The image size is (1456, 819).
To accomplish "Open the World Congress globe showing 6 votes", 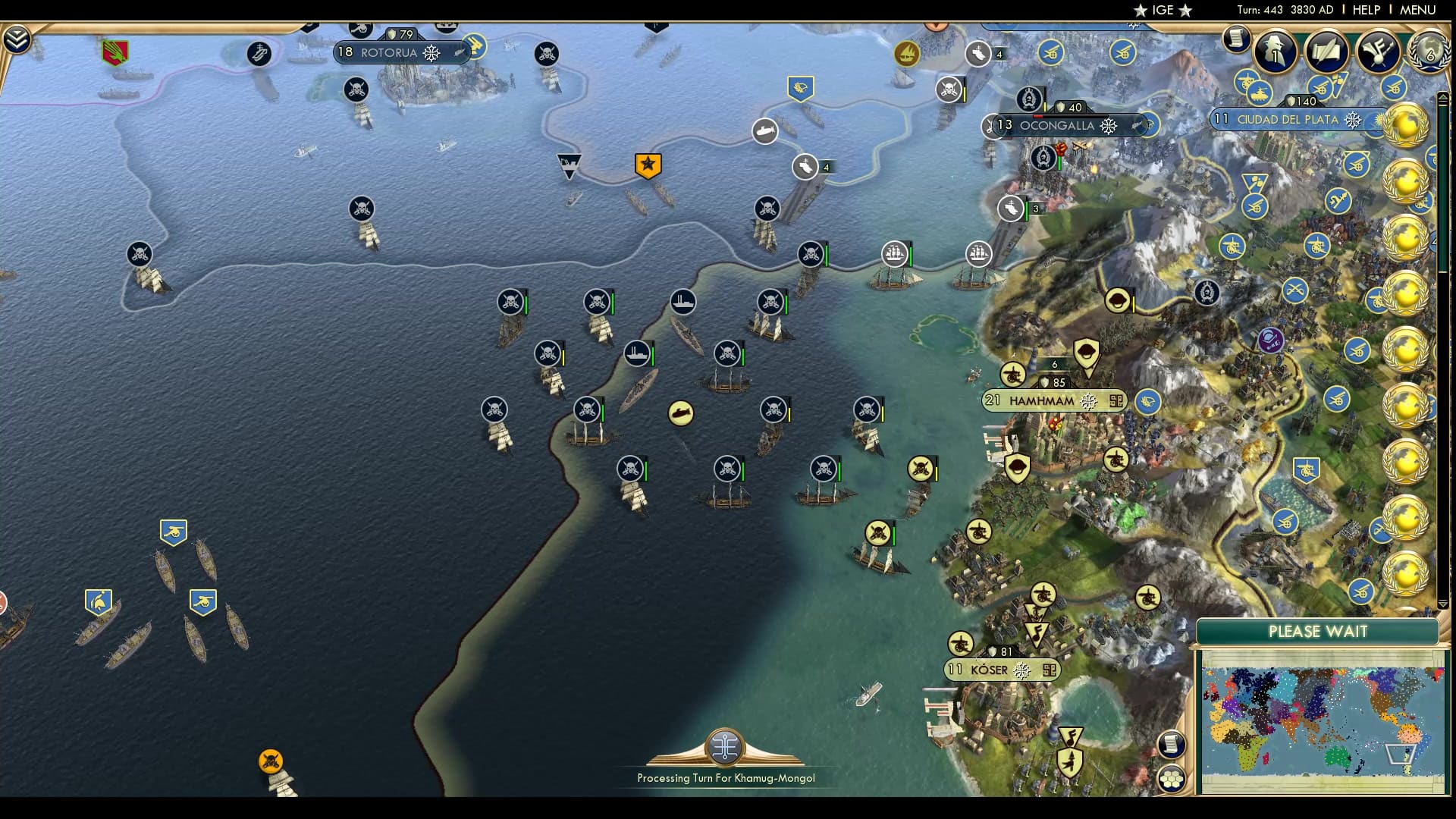I will click(1429, 52).
